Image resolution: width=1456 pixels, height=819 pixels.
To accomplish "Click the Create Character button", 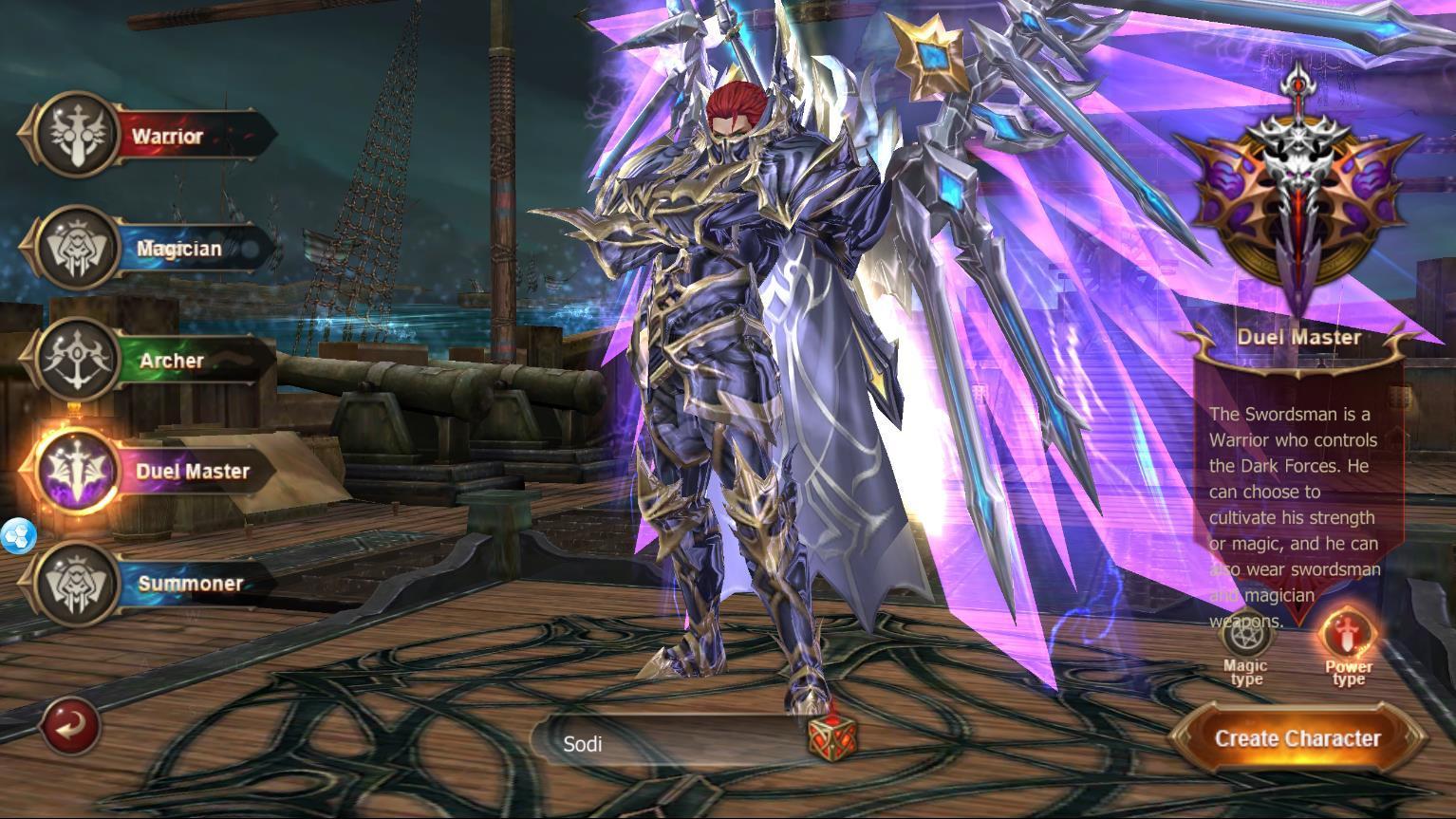I will click(x=1297, y=738).
